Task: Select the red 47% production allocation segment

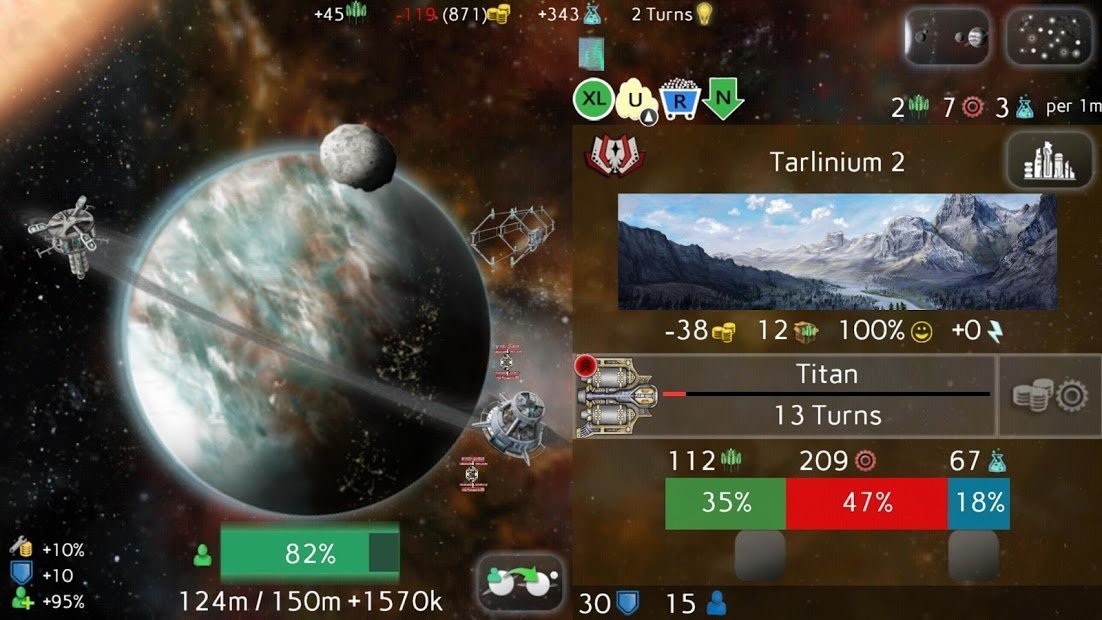Action: click(x=866, y=503)
